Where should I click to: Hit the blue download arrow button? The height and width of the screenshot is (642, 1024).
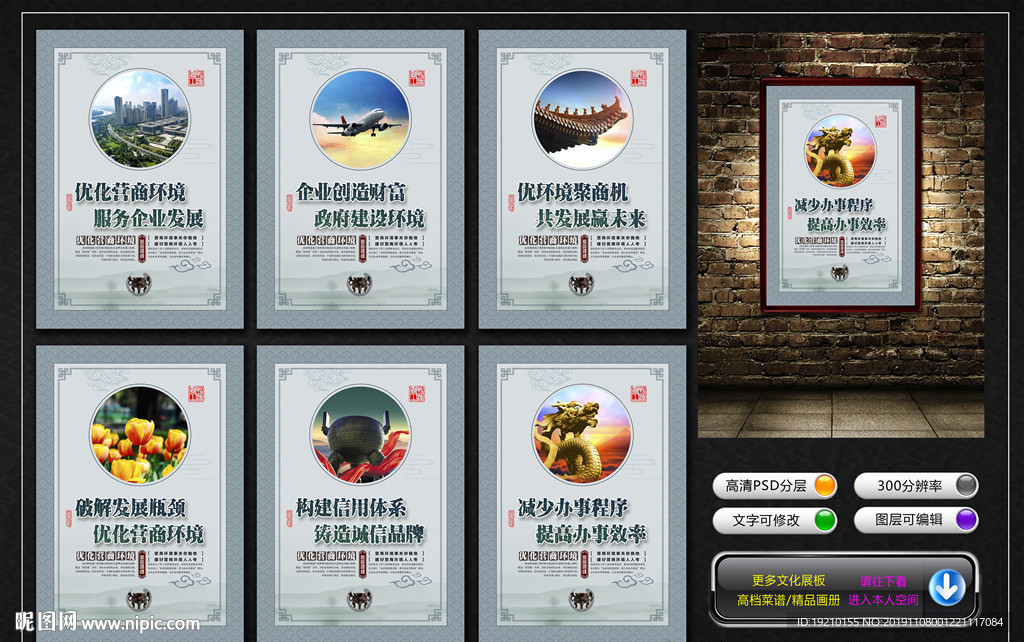click(946, 588)
